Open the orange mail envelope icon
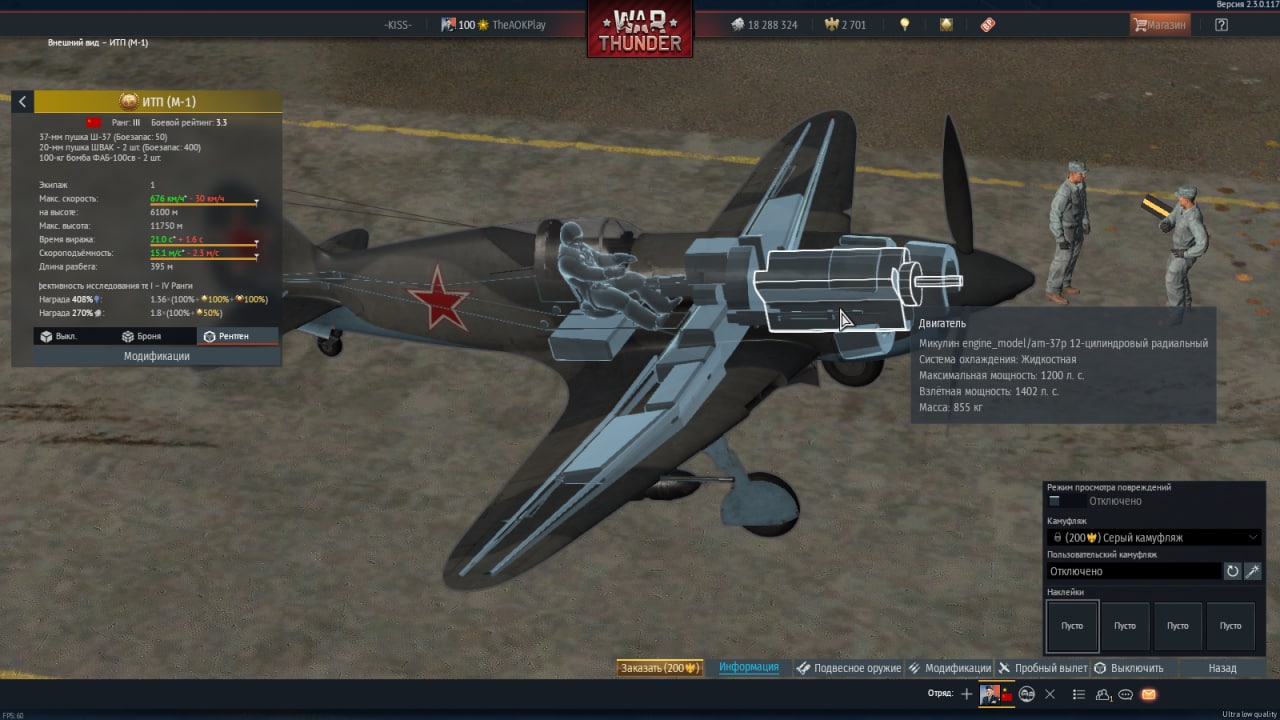The width and height of the screenshot is (1280, 720). (1148, 694)
